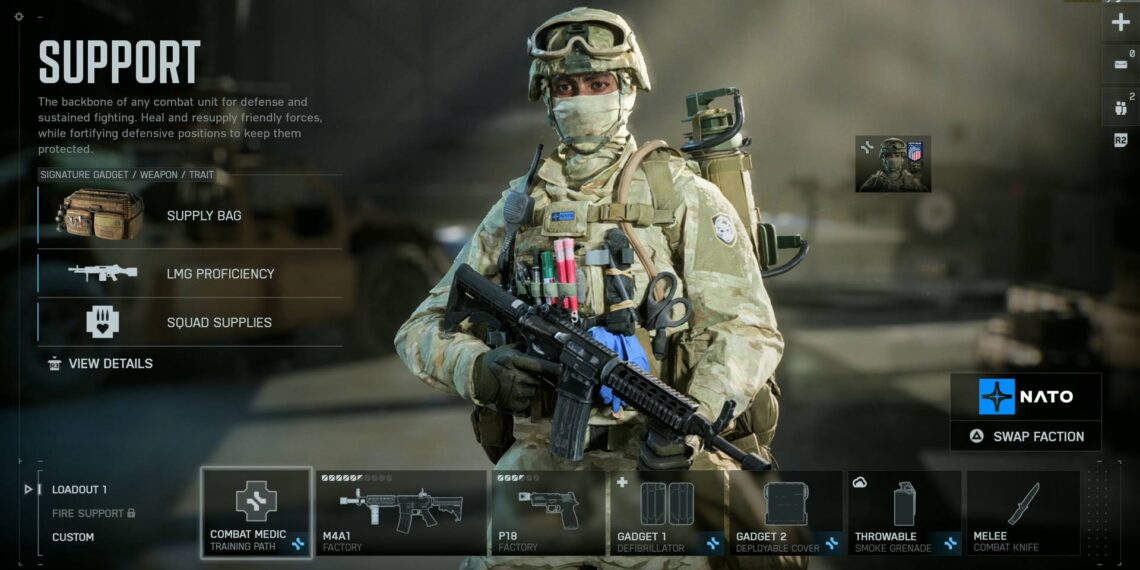This screenshot has width=1140, height=570.
Task: Select the M4A1 primary weapon slot
Action: 400,512
